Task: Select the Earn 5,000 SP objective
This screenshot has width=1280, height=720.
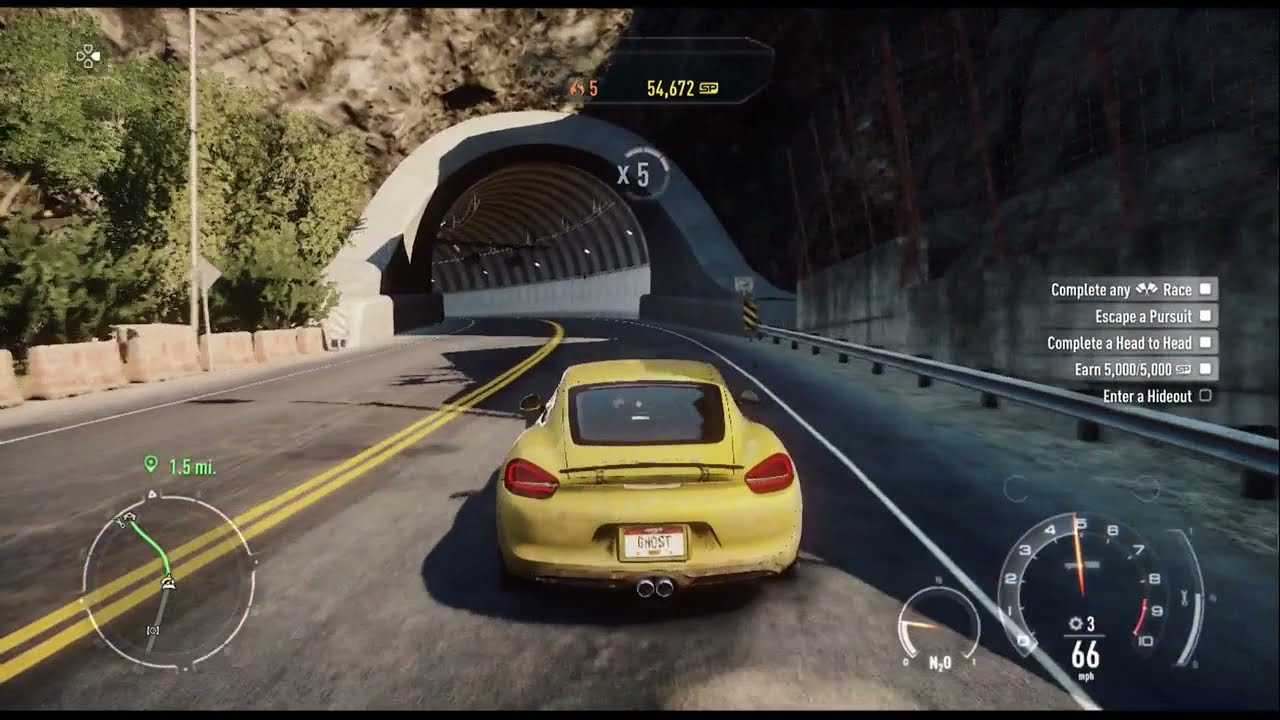Action: point(1133,369)
